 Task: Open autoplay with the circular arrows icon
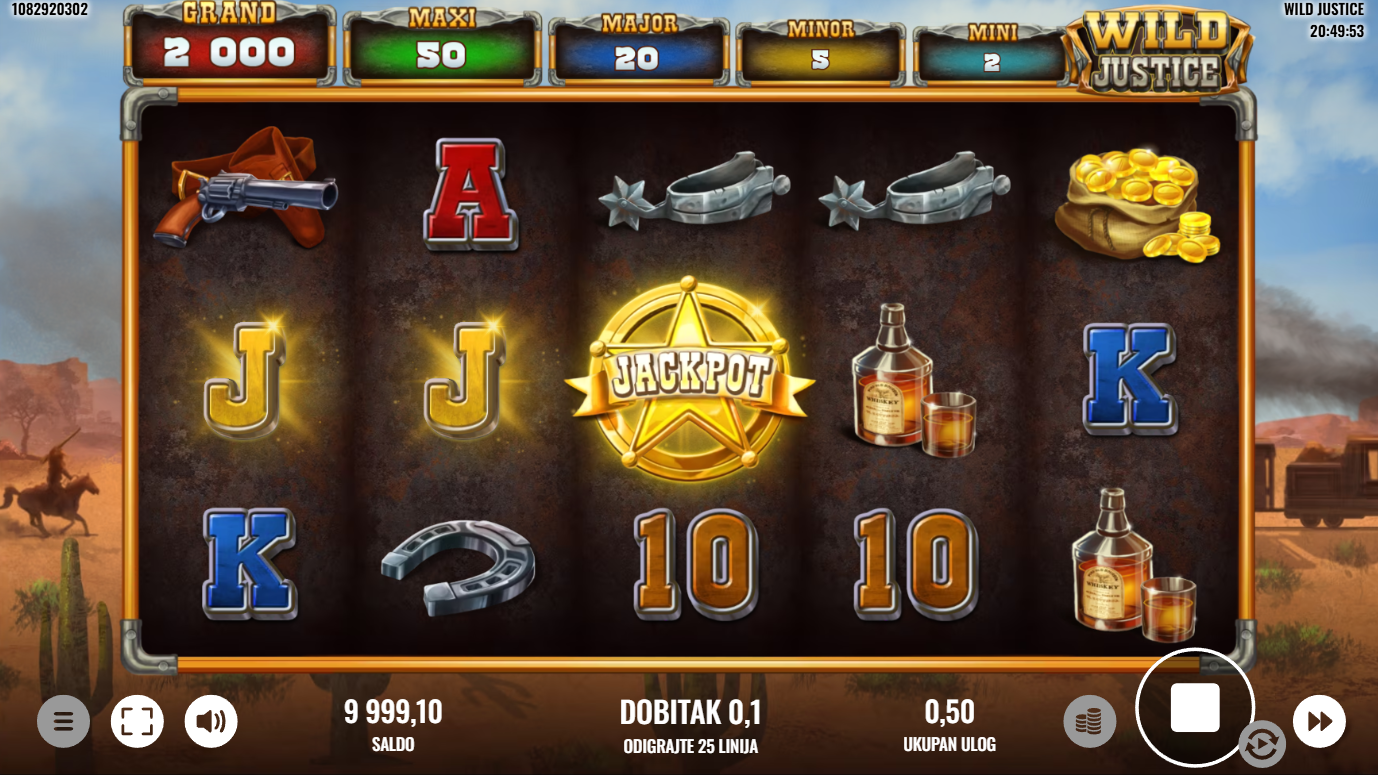tap(1261, 744)
